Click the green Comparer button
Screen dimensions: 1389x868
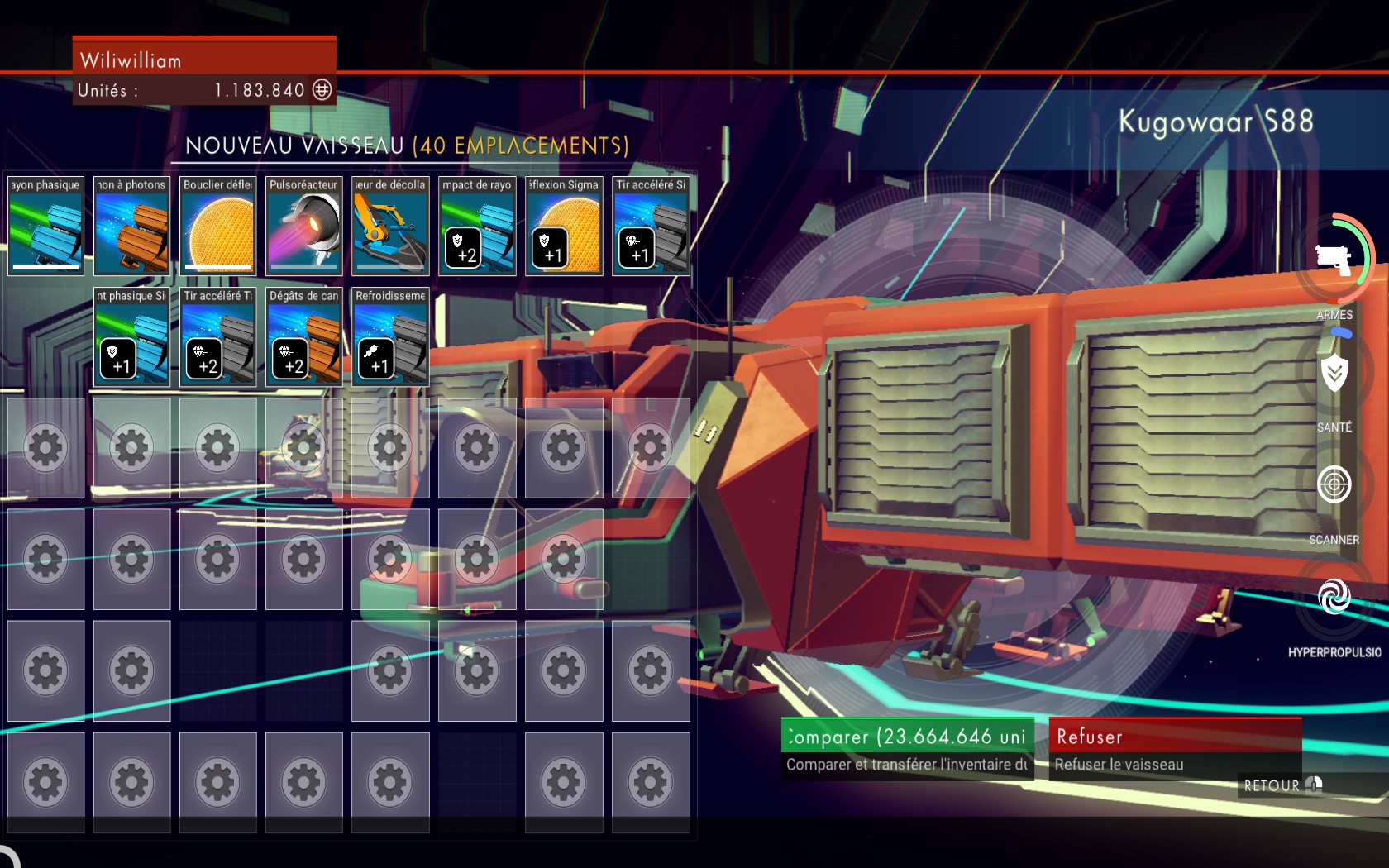(x=907, y=736)
